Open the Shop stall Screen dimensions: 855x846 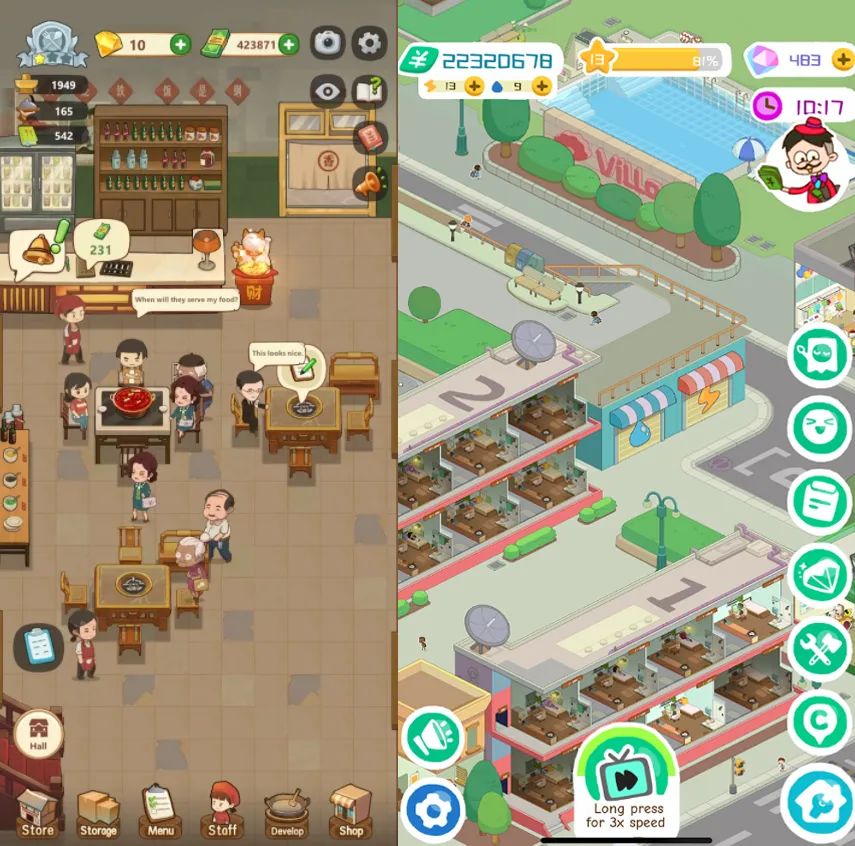350,810
